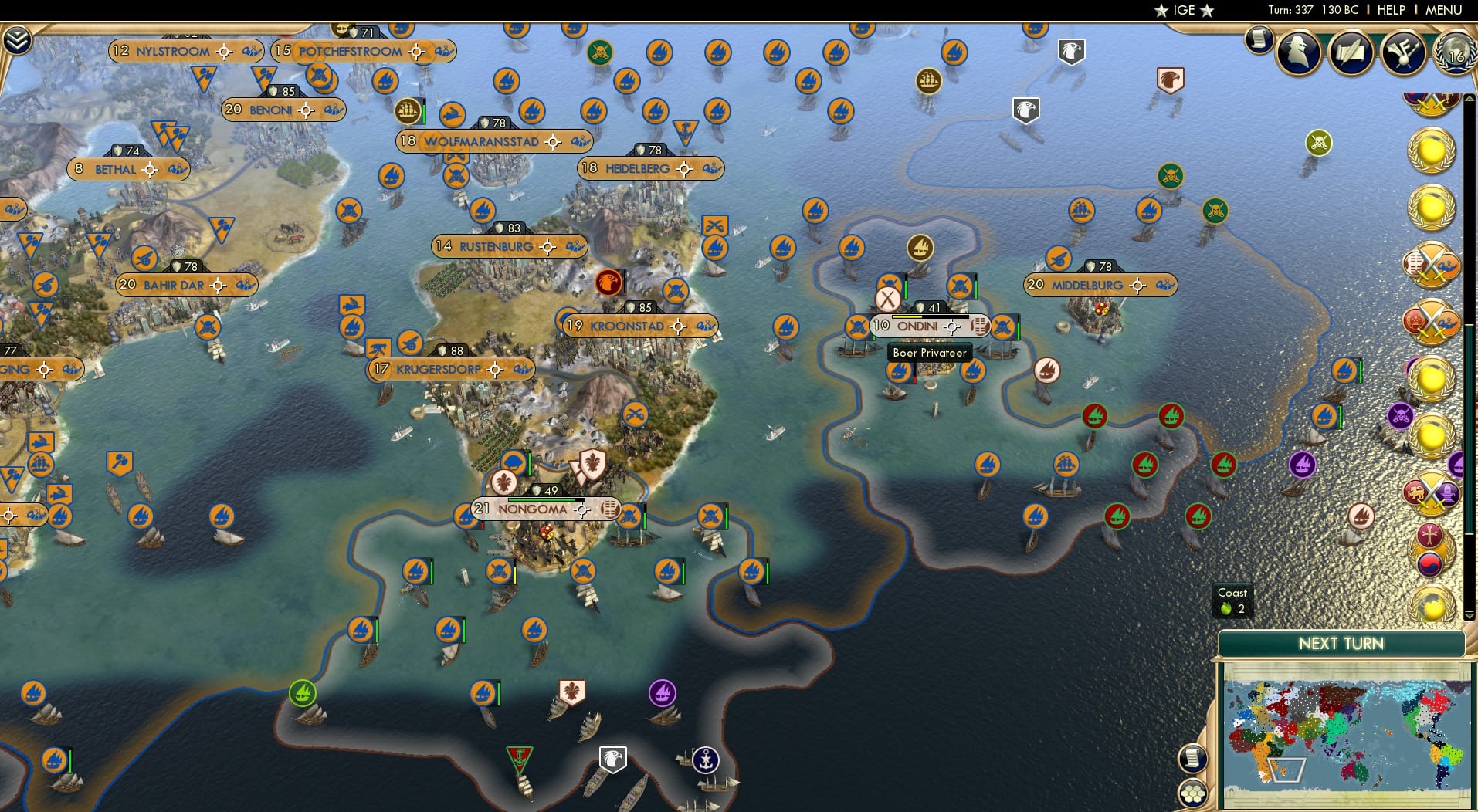Click southern Africa on the minimap
This screenshot has height=812, width=1478.
point(1286,770)
